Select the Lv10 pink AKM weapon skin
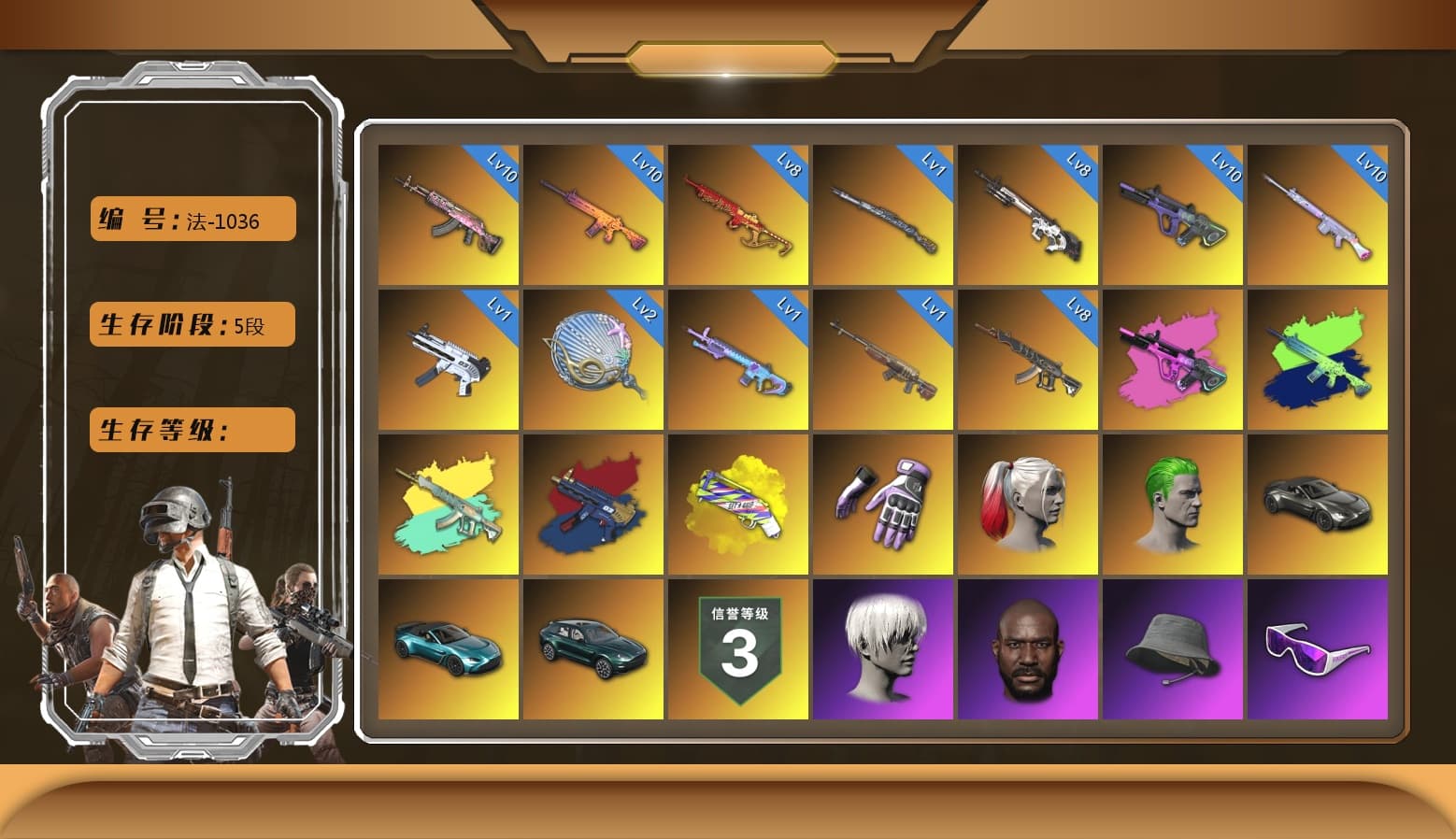The image size is (1456, 839). (447, 215)
